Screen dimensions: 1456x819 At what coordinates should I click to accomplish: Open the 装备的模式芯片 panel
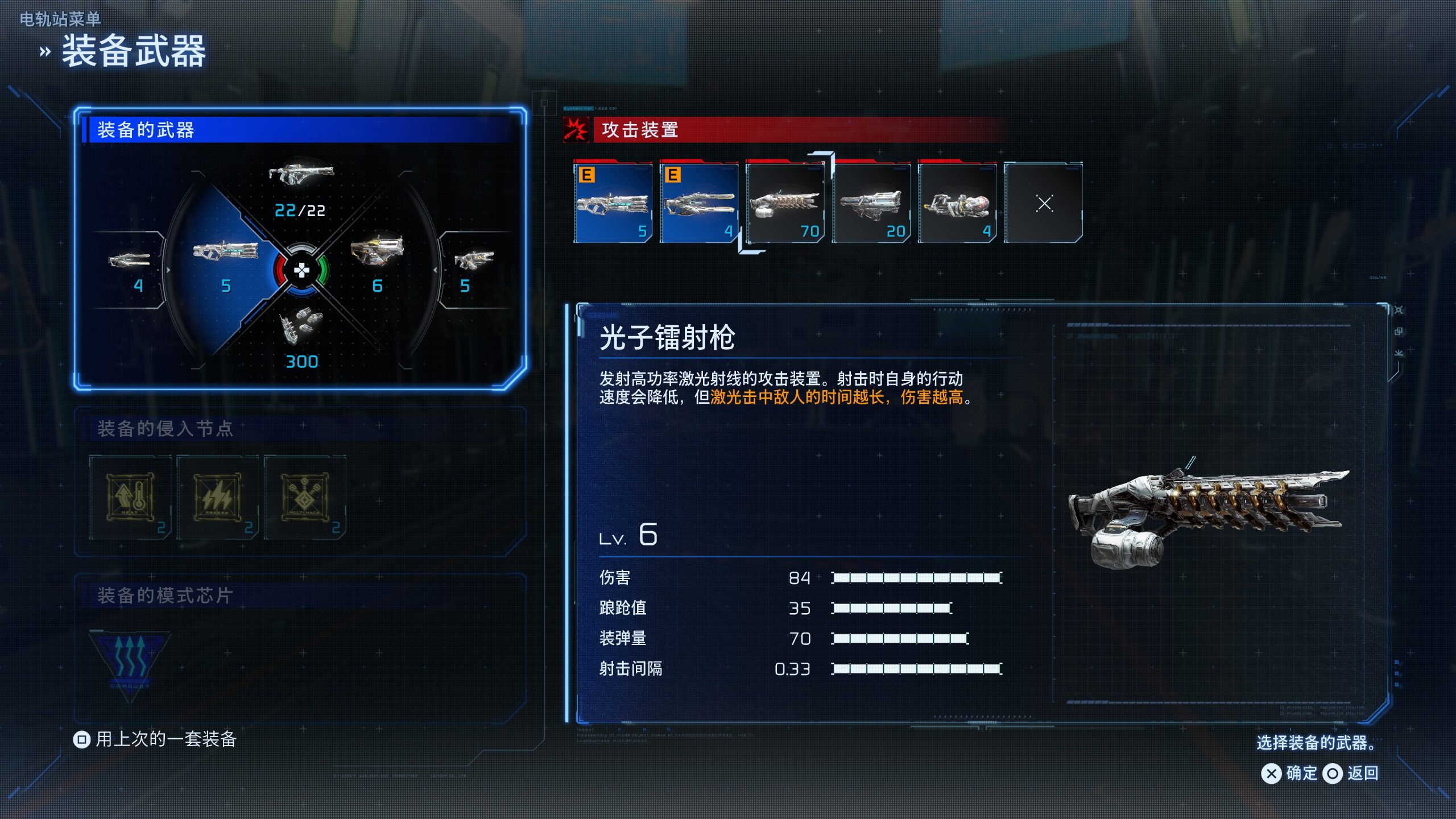165,595
